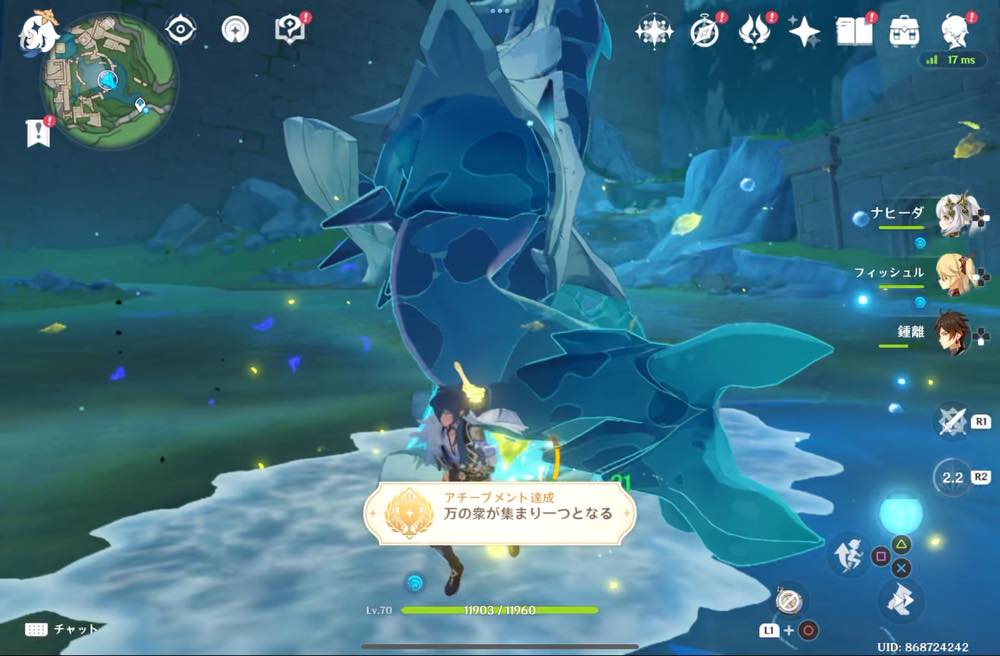Screen dimensions: 1000x656
Task: Open the character profile head icon
Action: [x=956, y=31]
